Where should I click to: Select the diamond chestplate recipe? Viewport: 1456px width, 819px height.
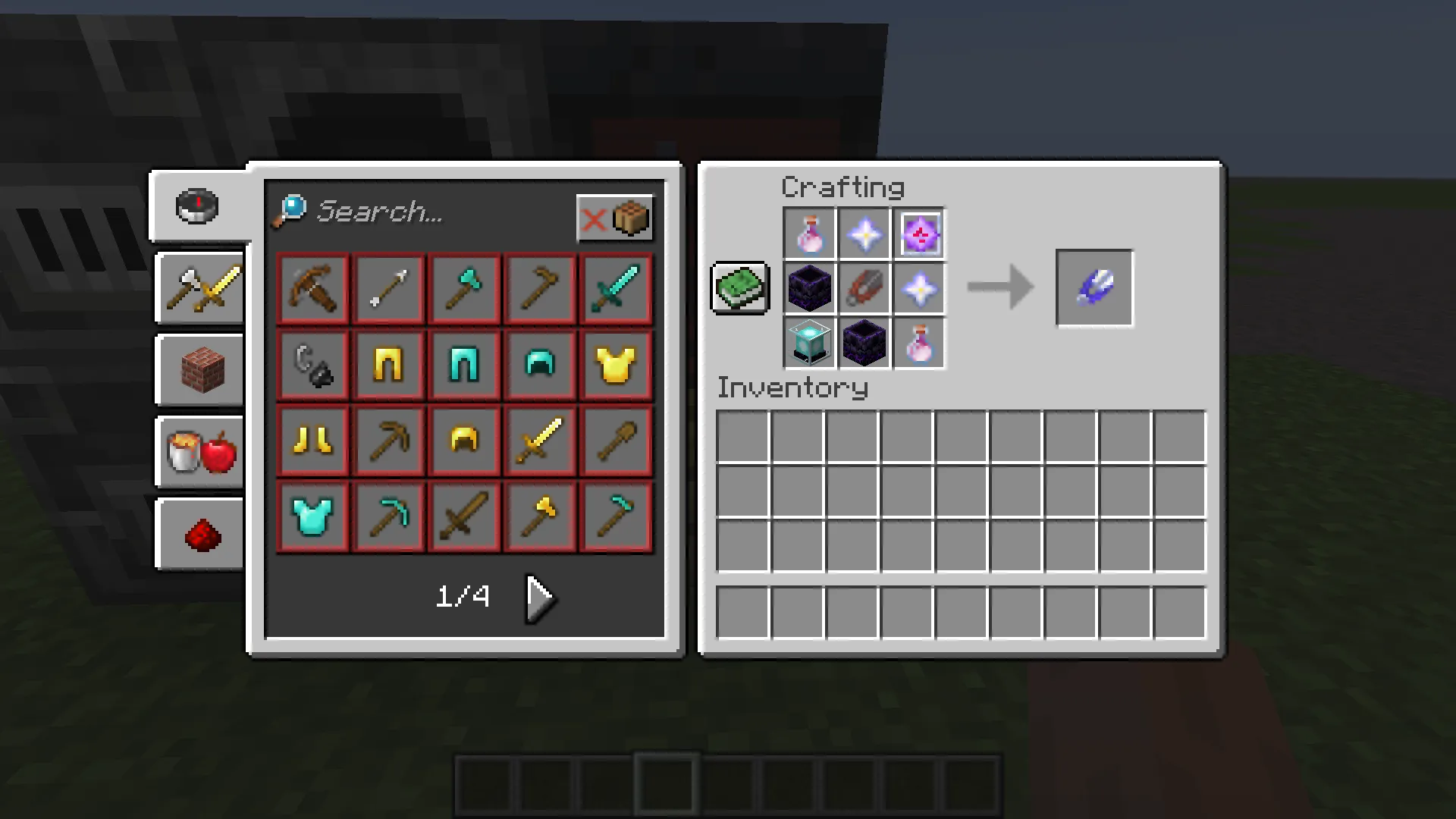point(312,516)
